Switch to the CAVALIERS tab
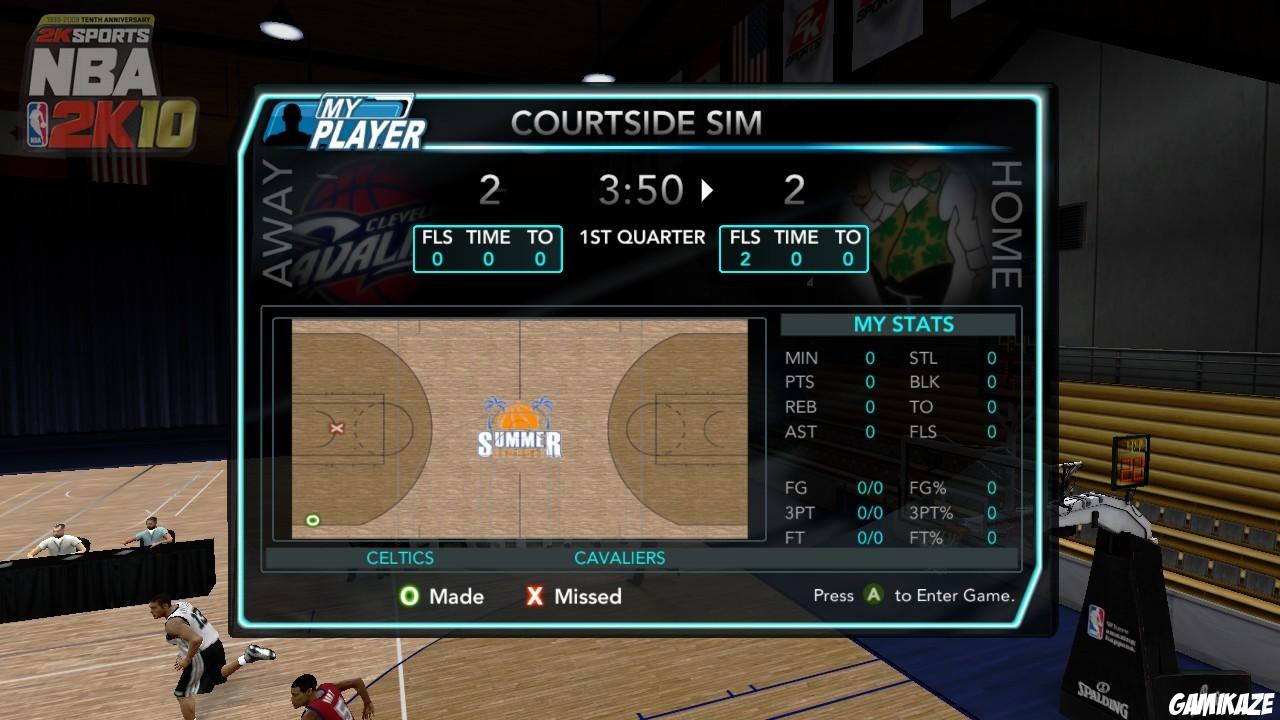The height and width of the screenshot is (720, 1280). click(620, 558)
